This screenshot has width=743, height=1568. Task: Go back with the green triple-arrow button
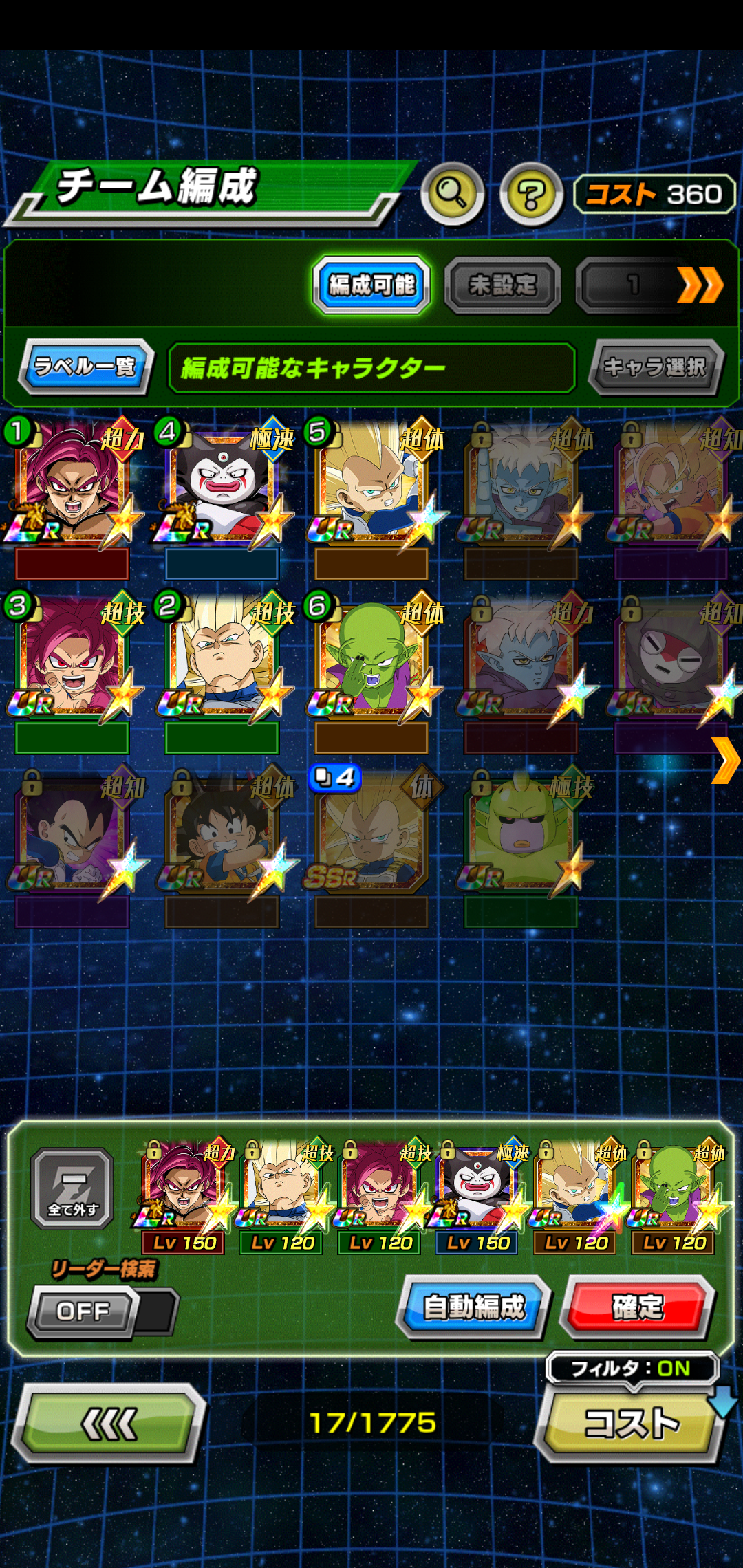click(109, 1422)
